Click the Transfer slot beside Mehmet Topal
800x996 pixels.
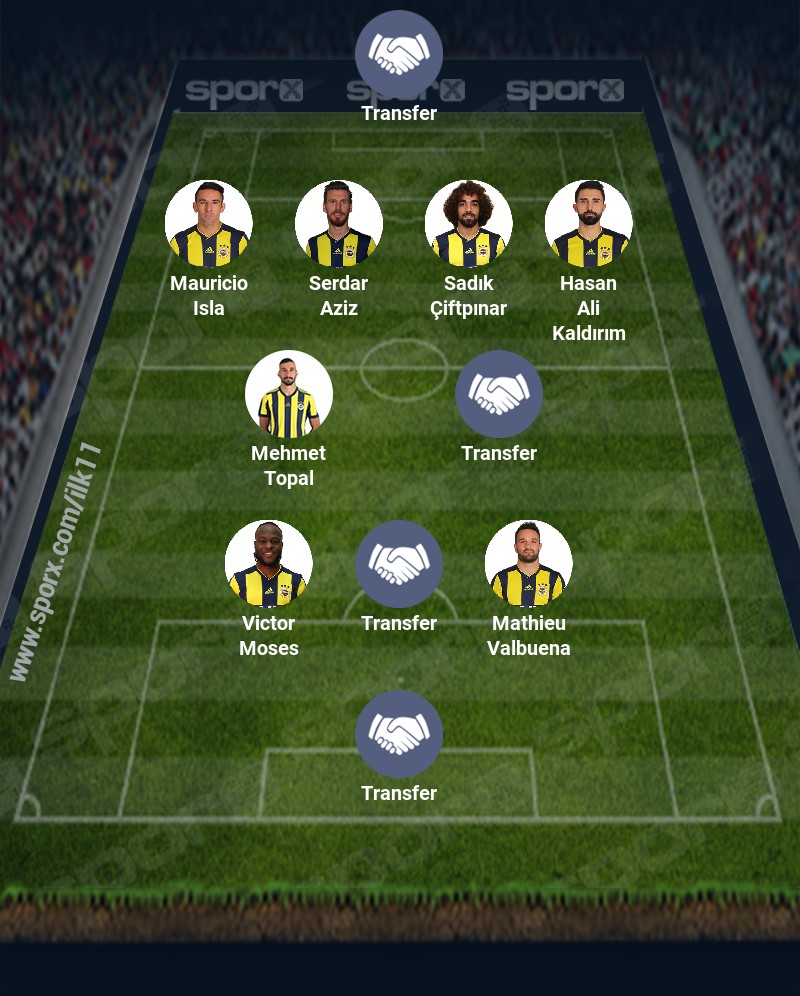click(x=499, y=394)
